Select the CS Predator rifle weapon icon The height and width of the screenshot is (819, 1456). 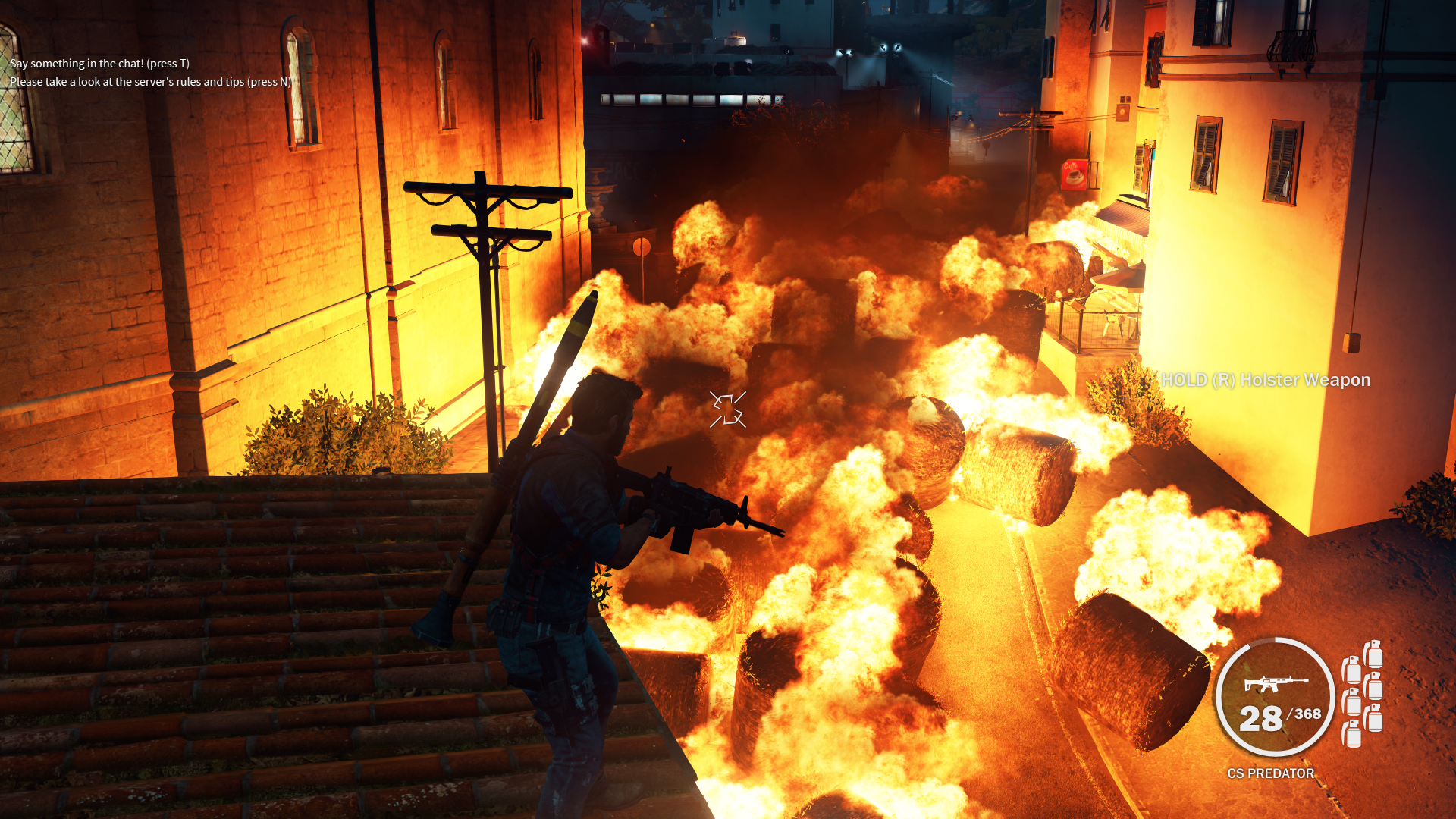(1276, 683)
